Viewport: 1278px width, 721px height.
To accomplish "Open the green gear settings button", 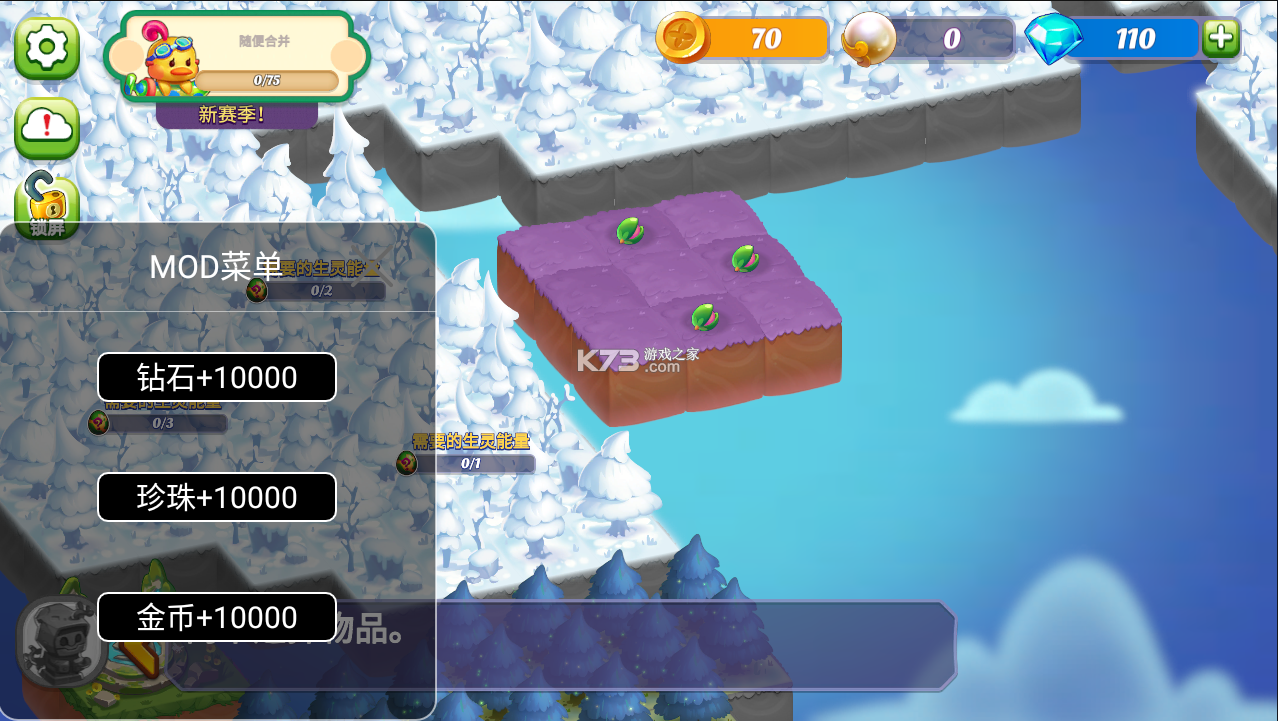I will tap(47, 47).
